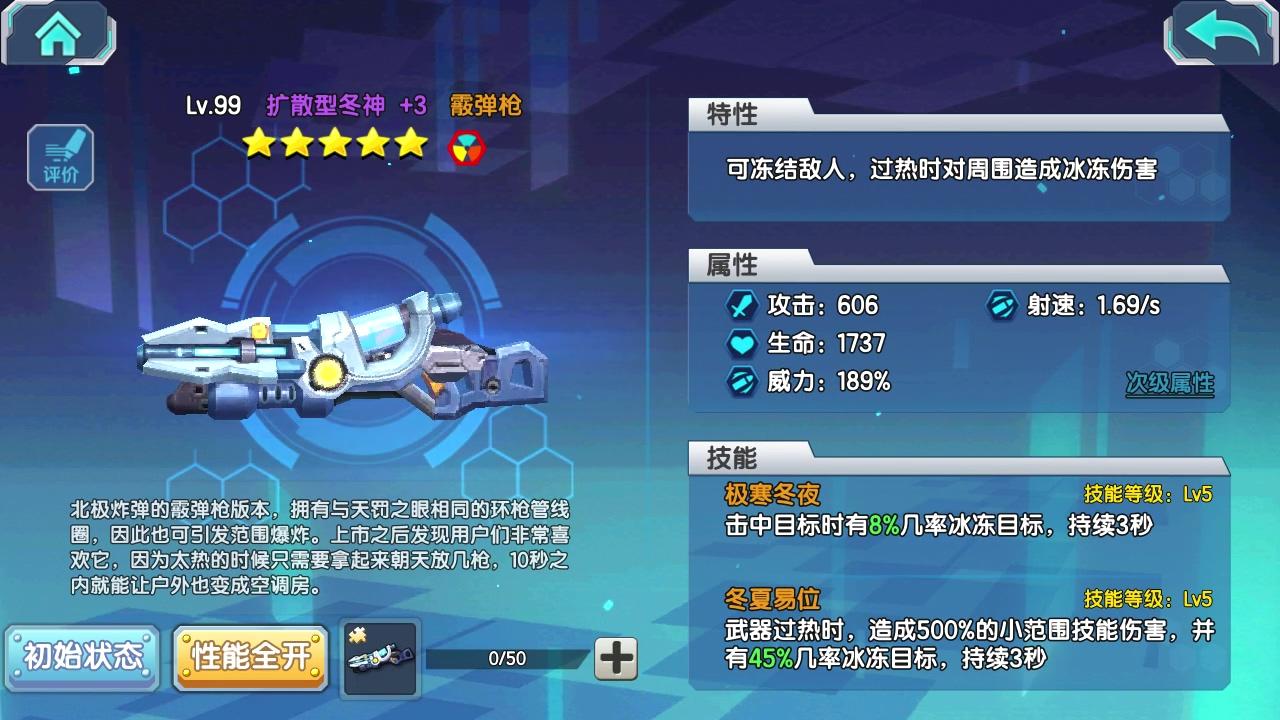1280x720 pixels.
Task: Activate the 性能全开 button
Action: click(x=251, y=657)
